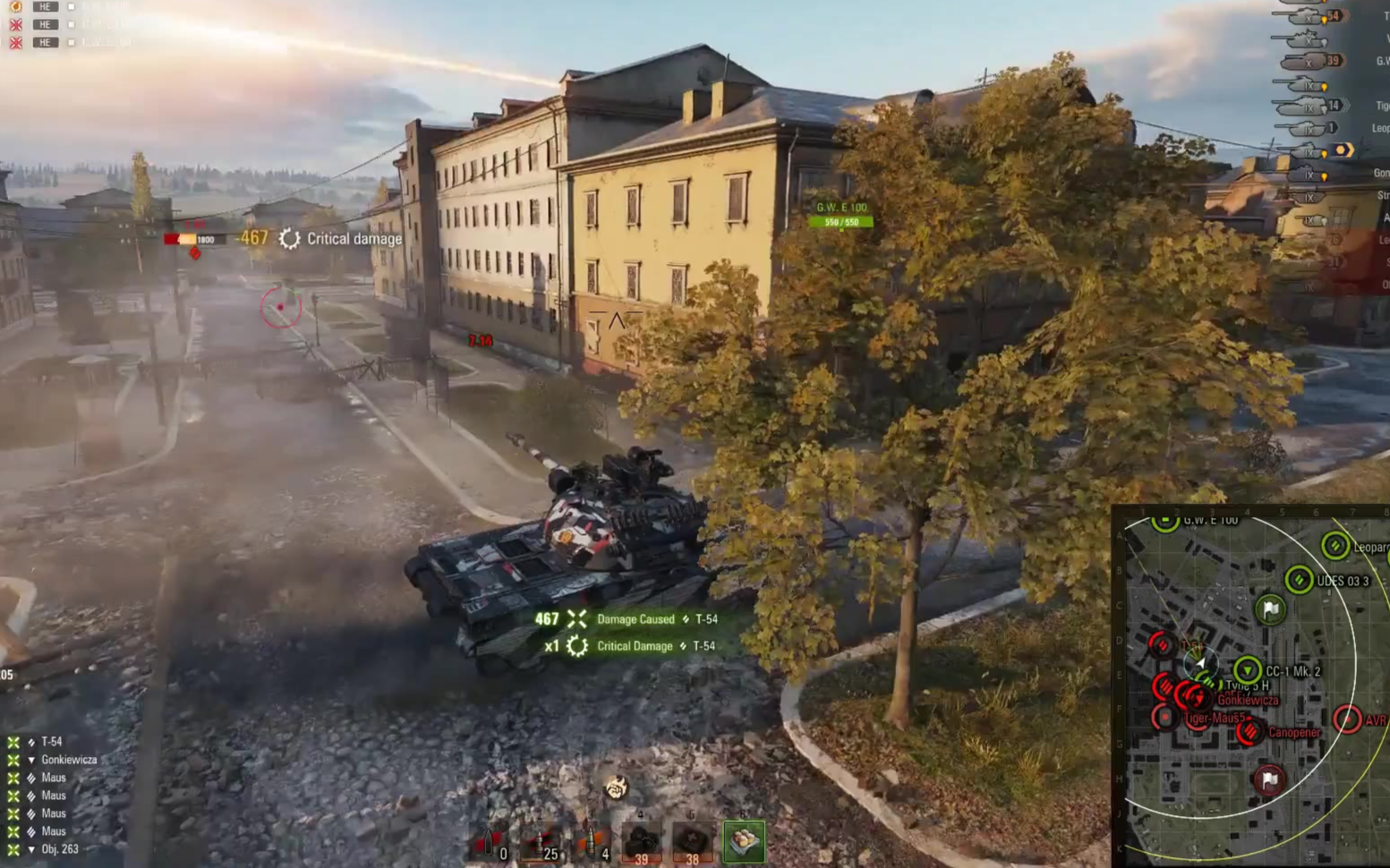Select the Gonkiewicza row in damage log
Screen dimensions: 1390x868
coord(68,760)
